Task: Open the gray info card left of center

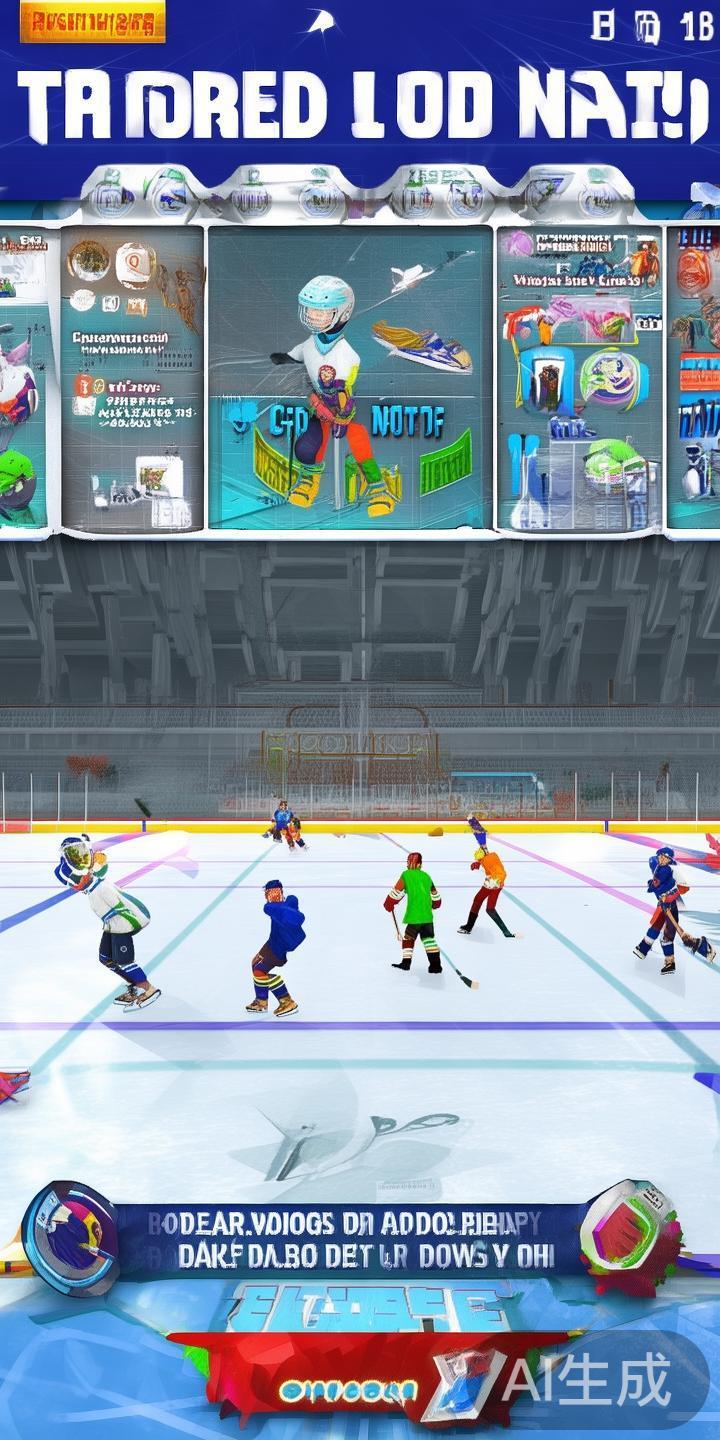Action: click(x=132, y=378)
